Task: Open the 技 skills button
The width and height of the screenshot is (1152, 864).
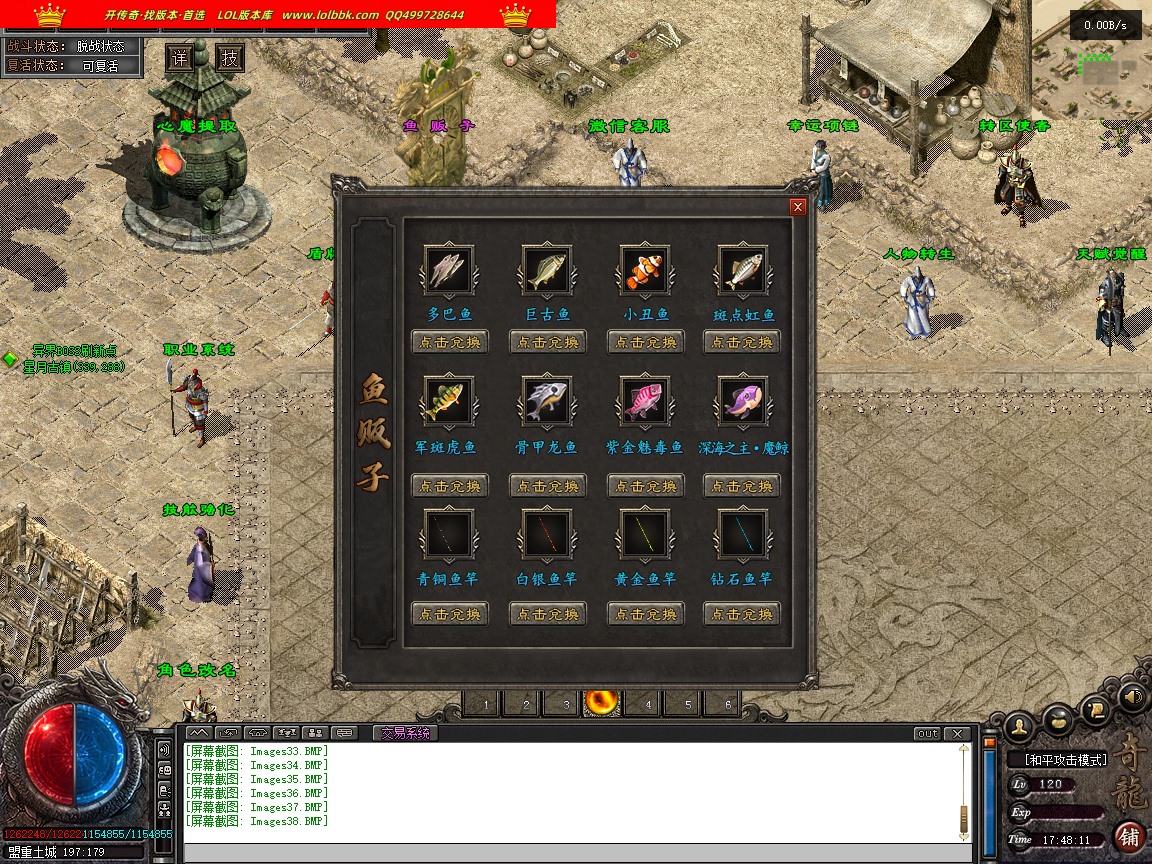Action: coord(230,58)
